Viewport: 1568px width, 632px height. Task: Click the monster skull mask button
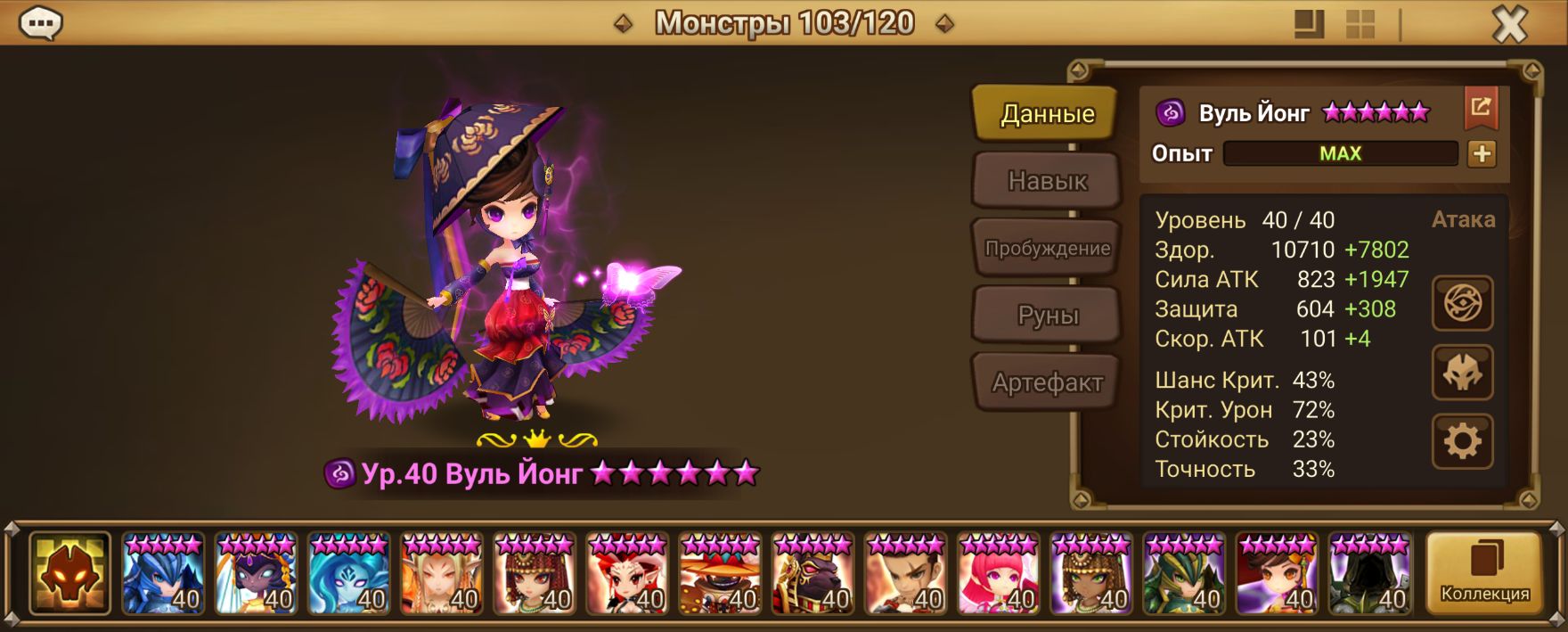(1462, 373)
